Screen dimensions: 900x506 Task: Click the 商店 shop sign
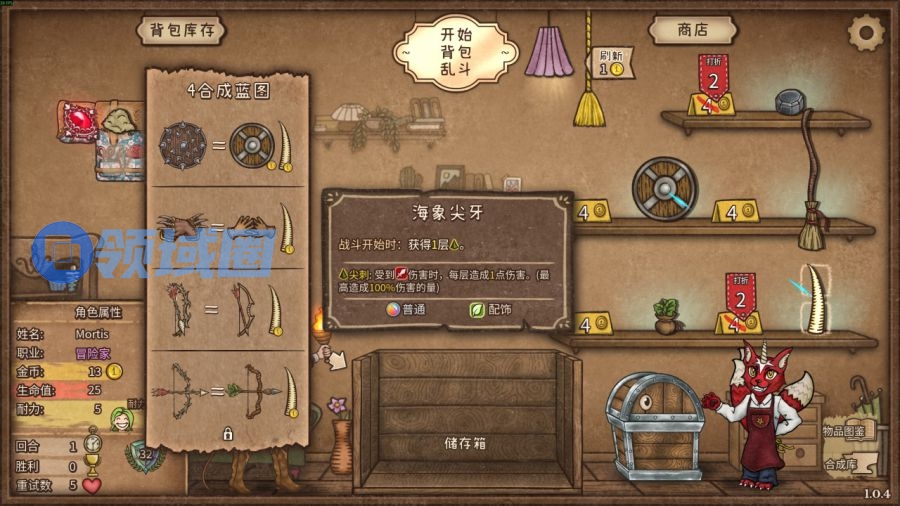pyautogui.click(x=692, y=30)
